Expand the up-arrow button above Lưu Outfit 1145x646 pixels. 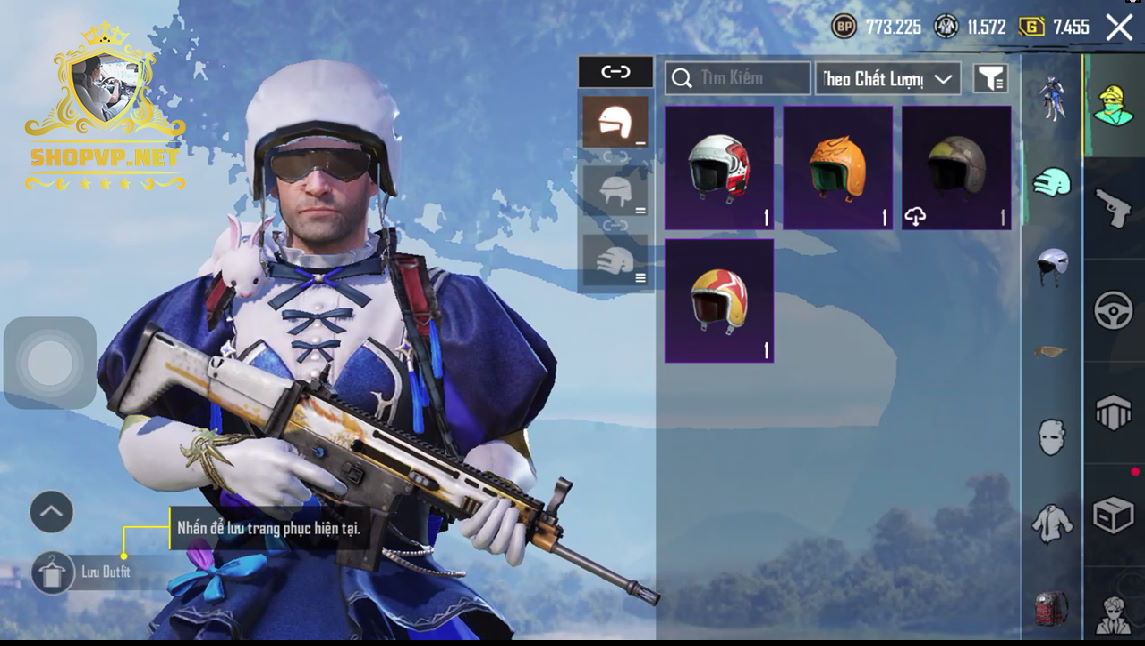(51, 512)
